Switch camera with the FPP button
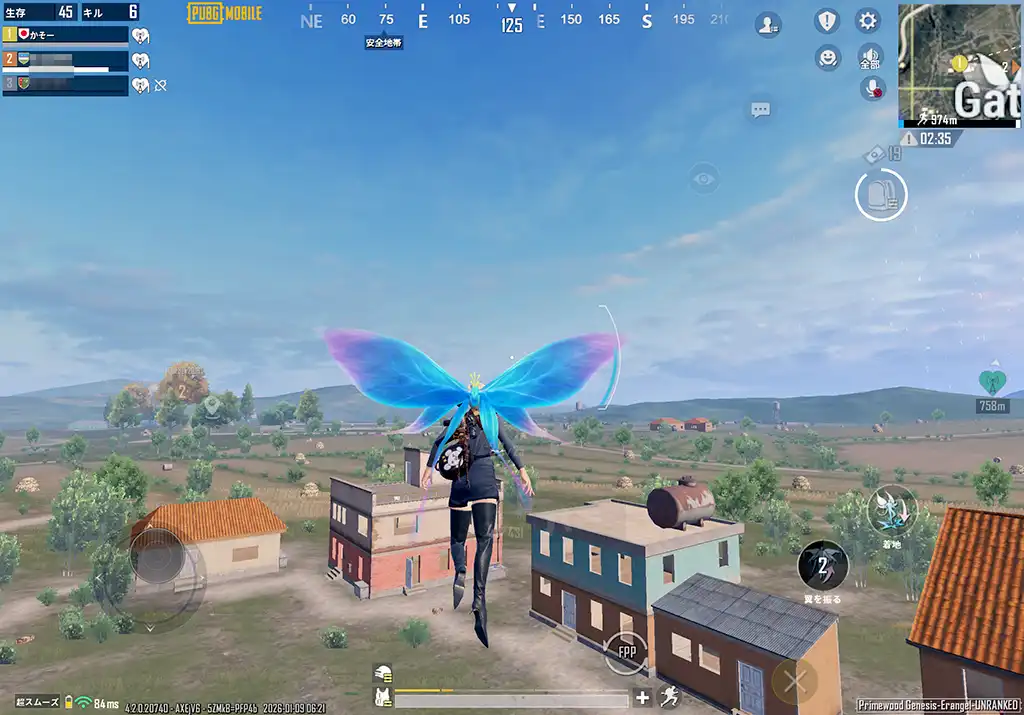This screenshot has width=1024, height=715. (x=627, y=653)
